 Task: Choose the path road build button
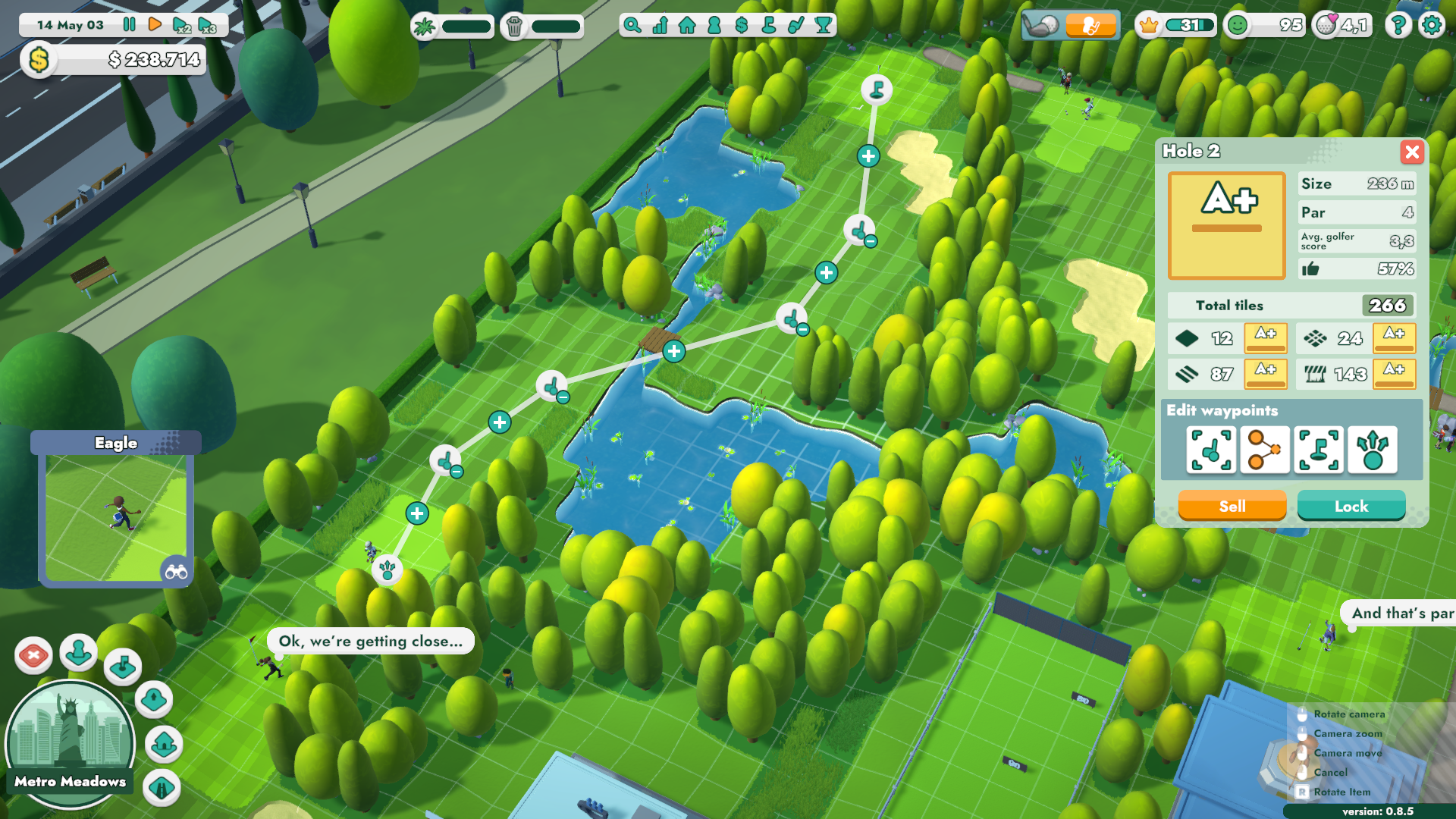162,788
